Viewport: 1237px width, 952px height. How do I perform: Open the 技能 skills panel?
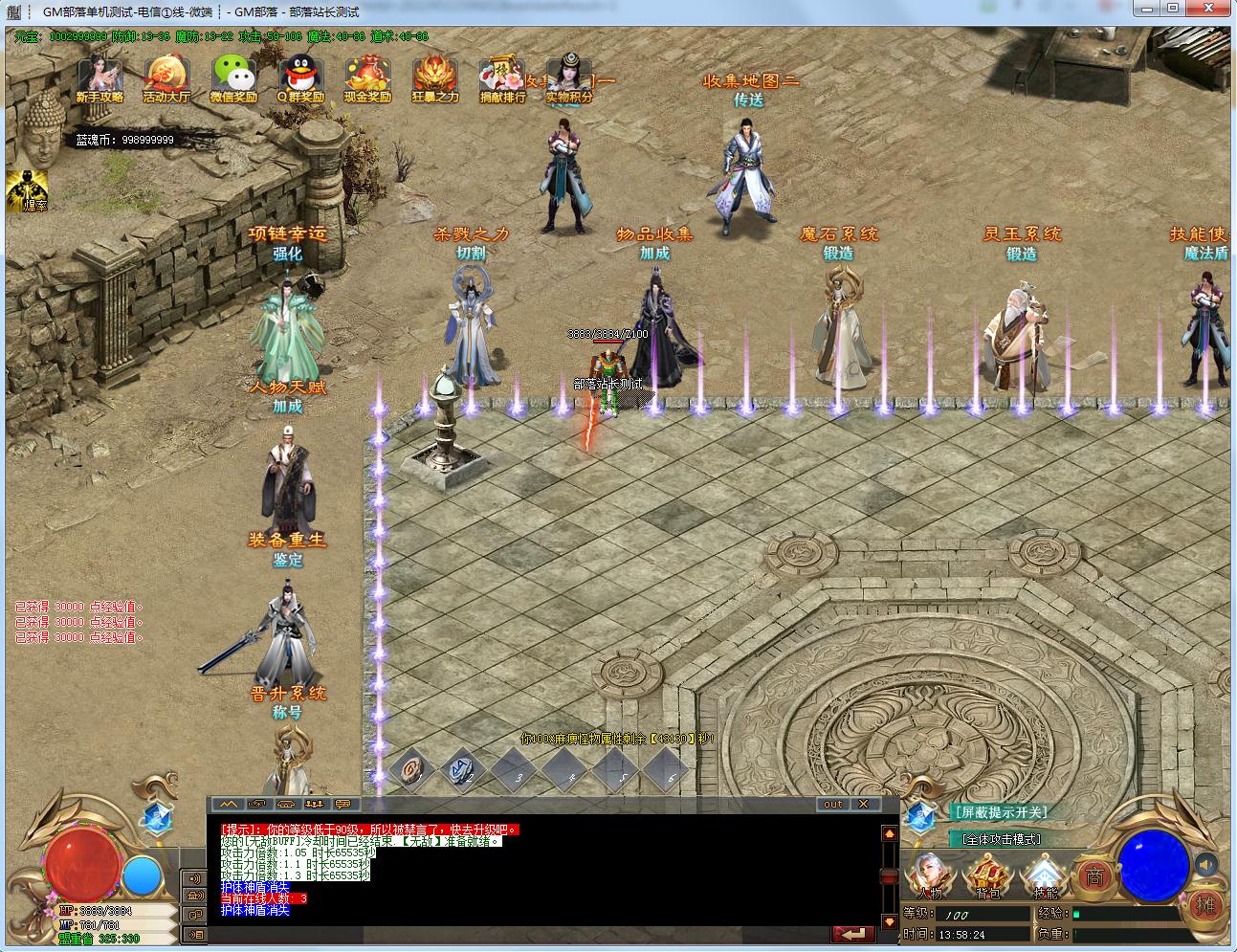click(1044, 875)
